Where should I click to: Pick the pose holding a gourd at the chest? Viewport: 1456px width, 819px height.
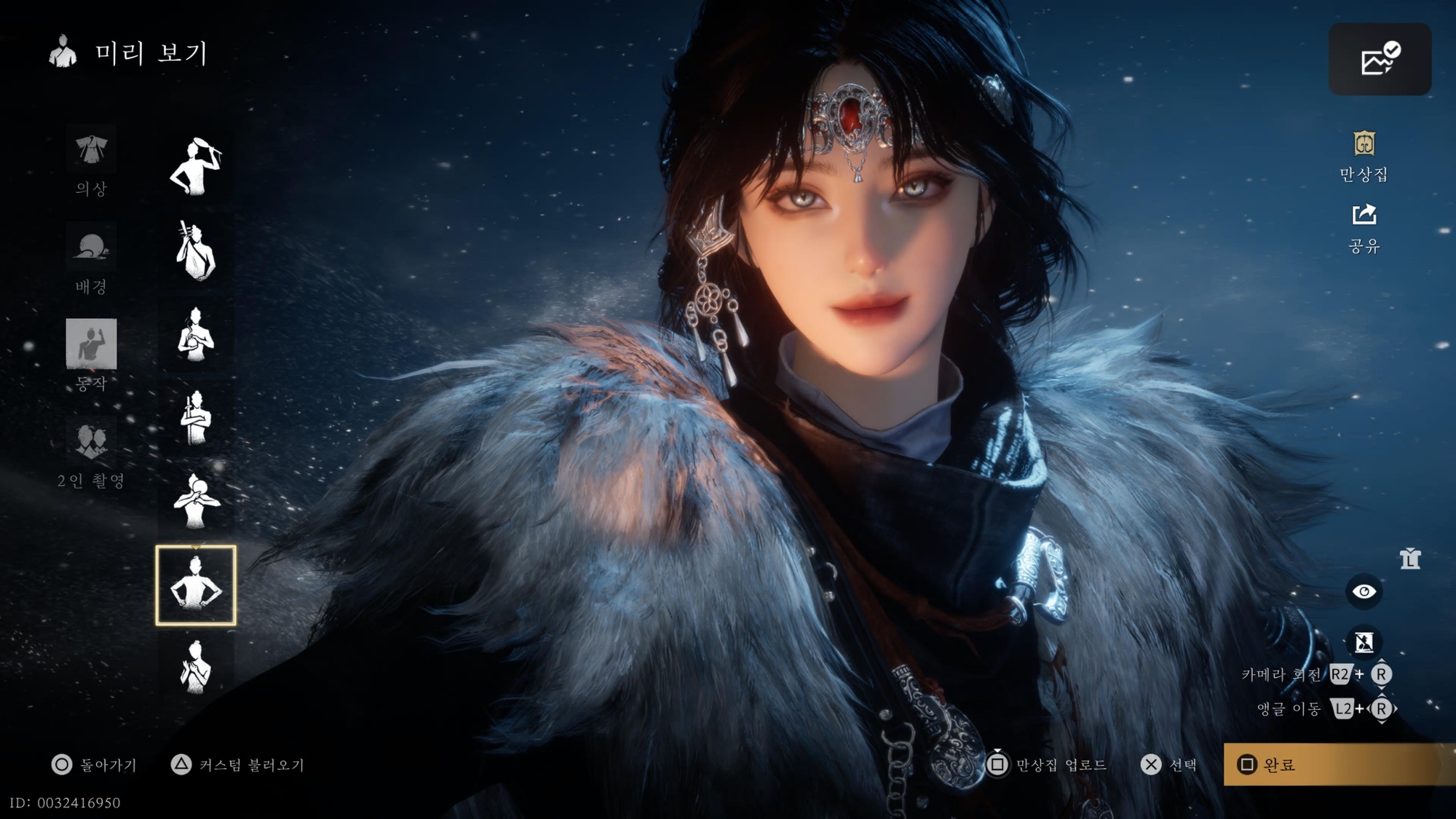click(196, 334)
